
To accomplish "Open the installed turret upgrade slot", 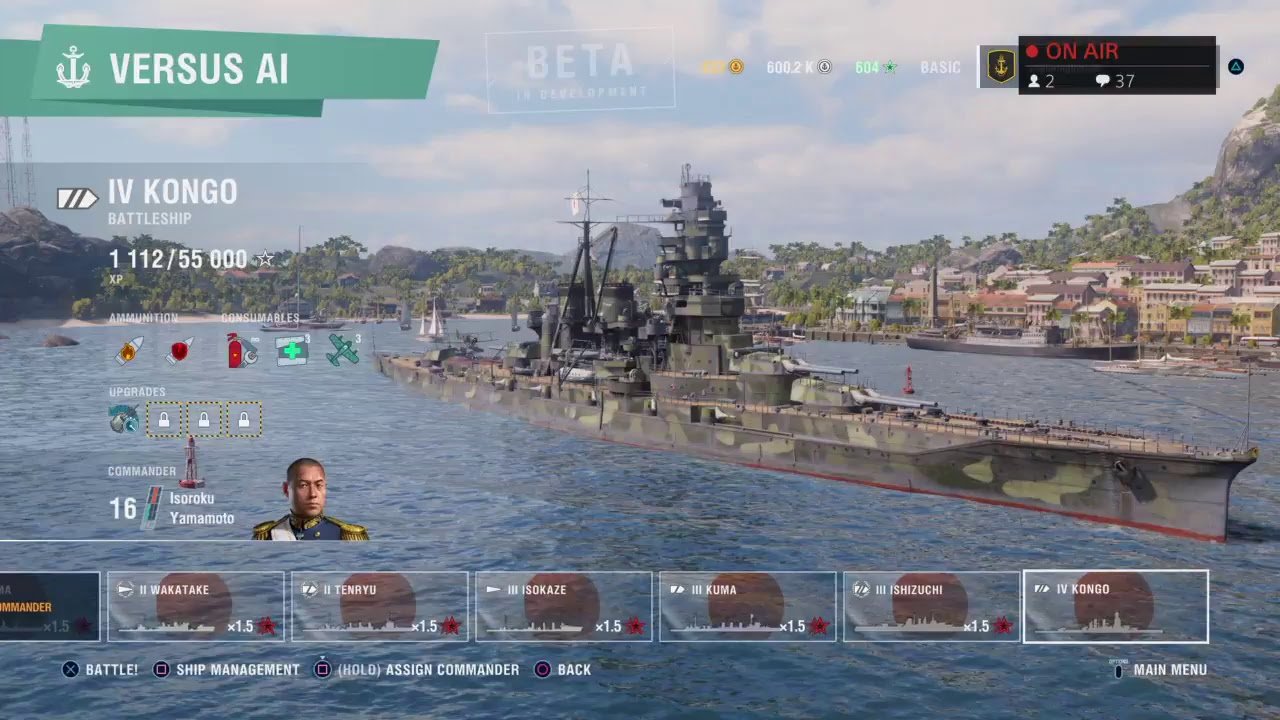I will tap(124, 419).
